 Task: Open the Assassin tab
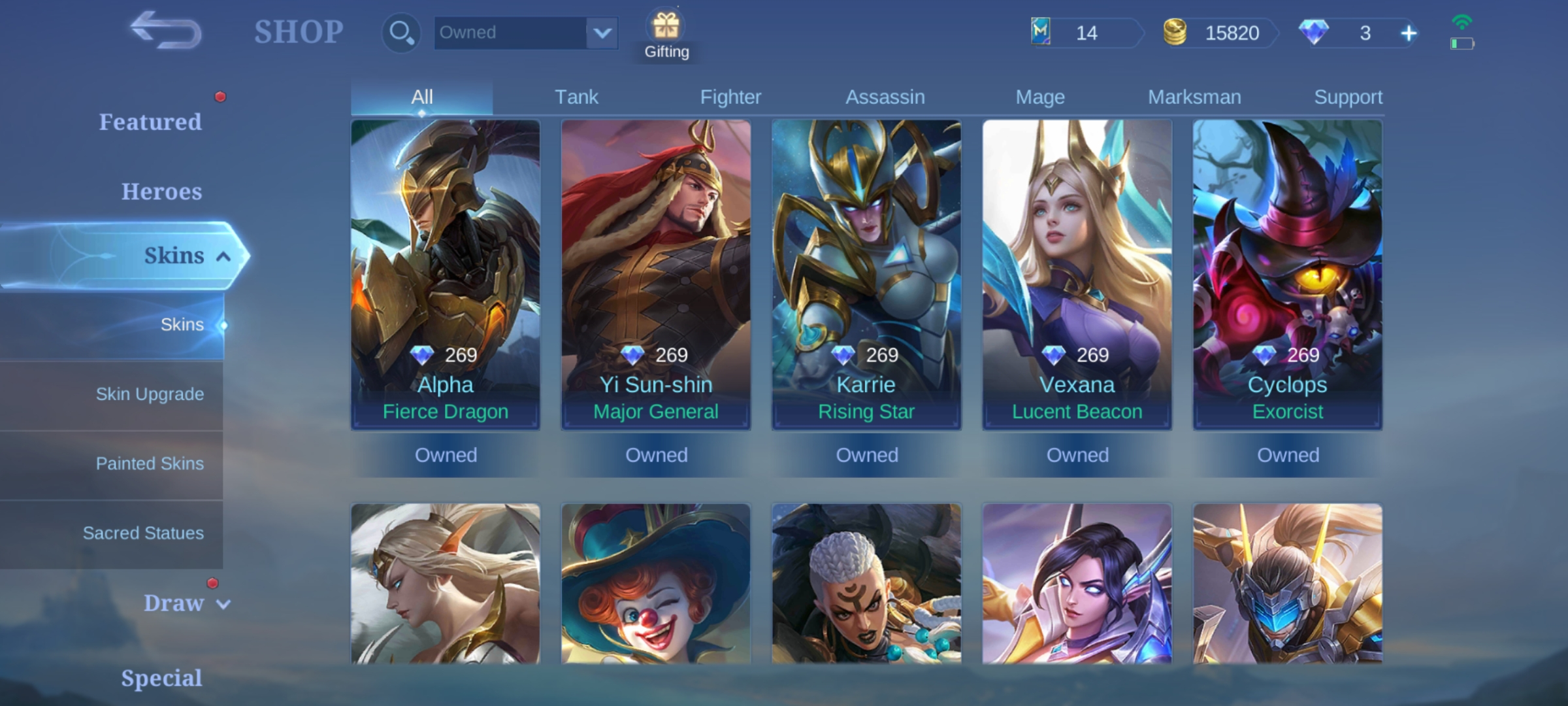click(x=885, y=96)
